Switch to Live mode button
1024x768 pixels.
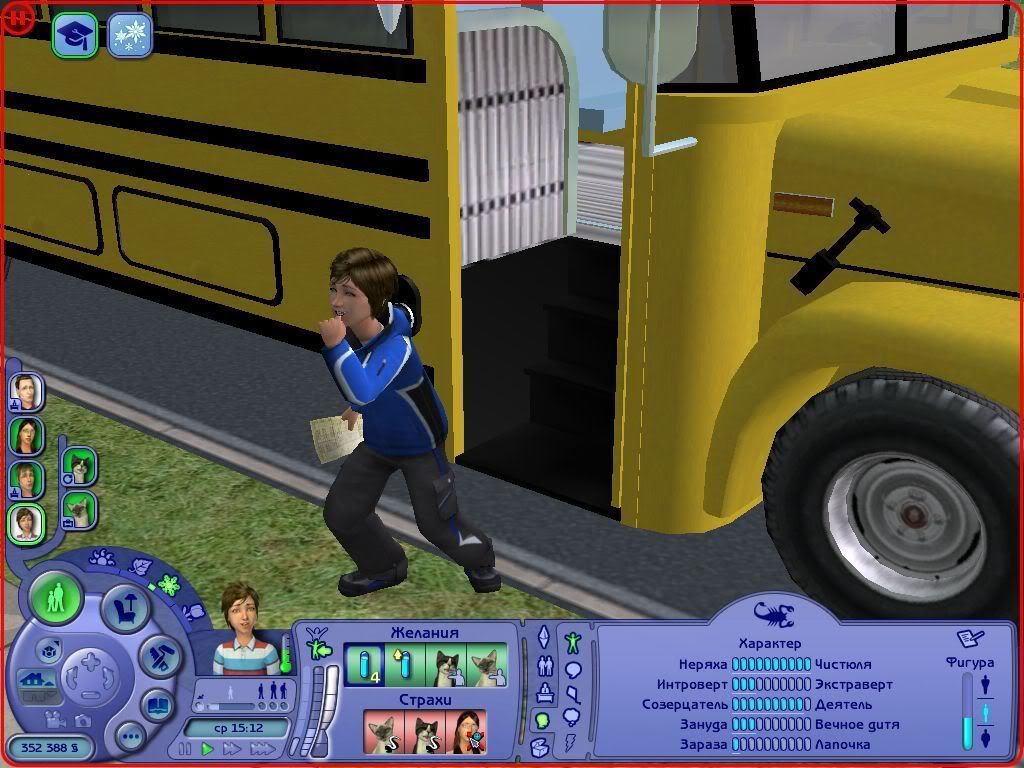point(56,598)
